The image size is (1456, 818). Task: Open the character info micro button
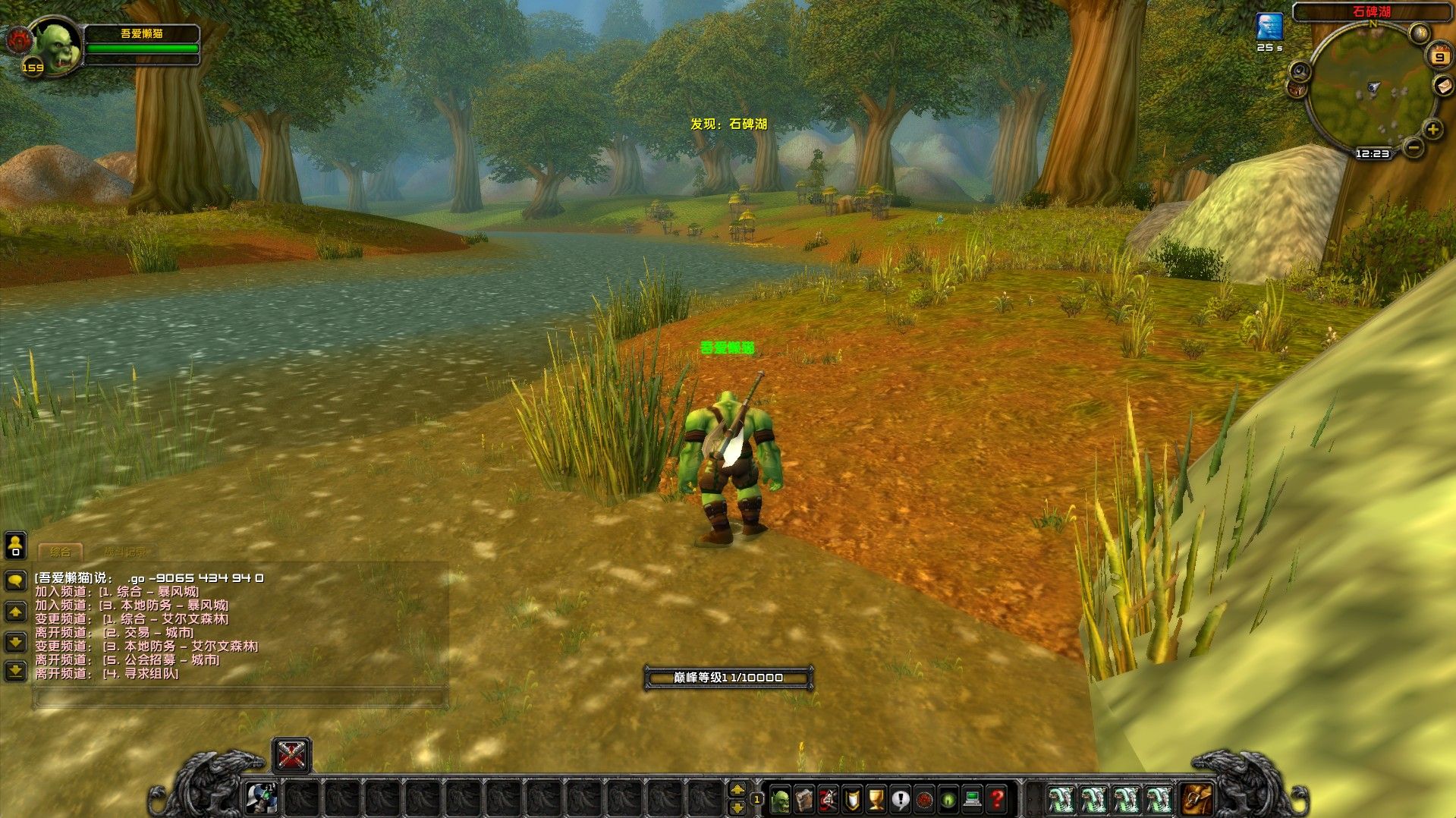coord(779,799)
